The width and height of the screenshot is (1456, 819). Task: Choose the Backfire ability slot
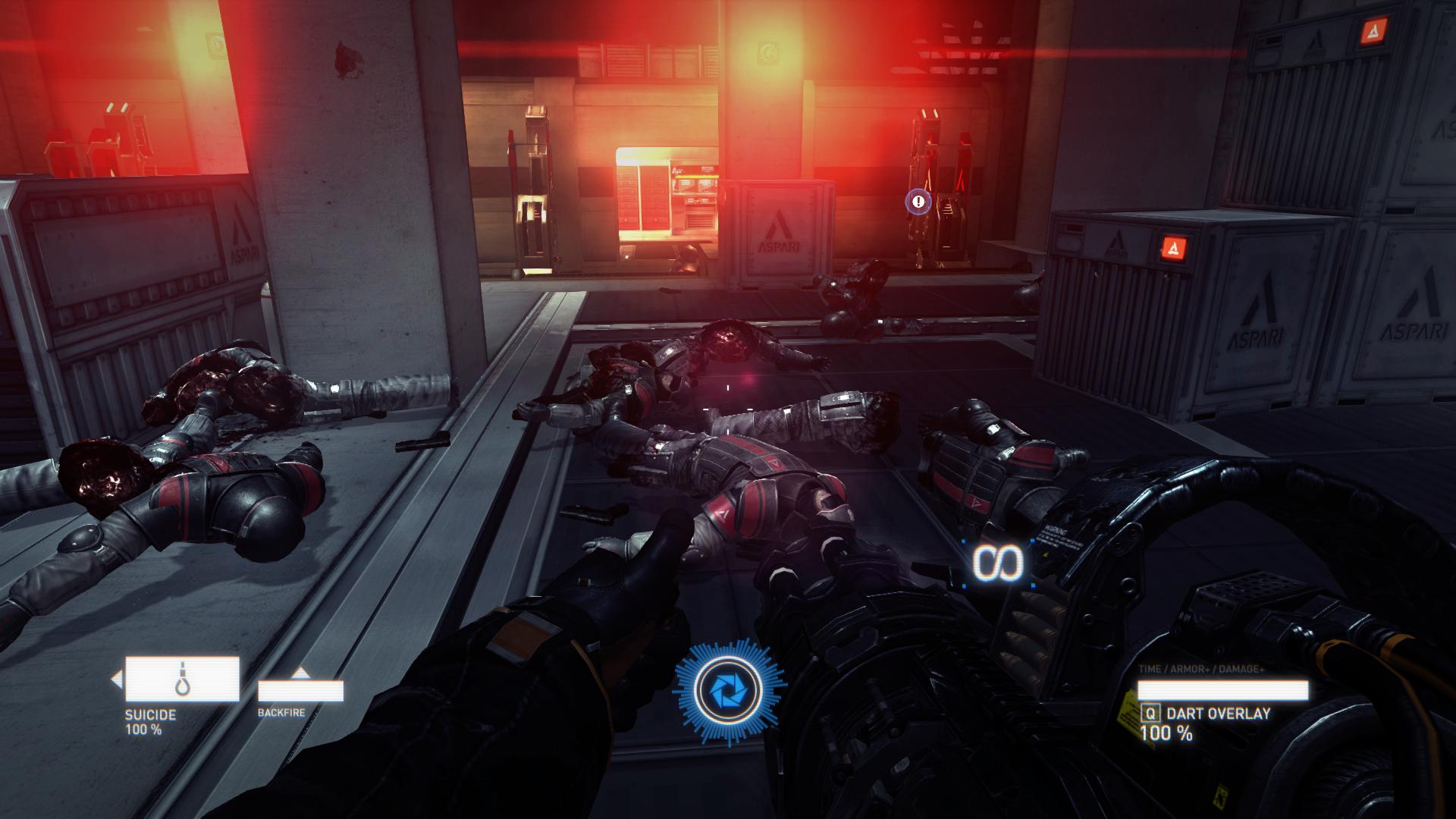coord(300,691)
